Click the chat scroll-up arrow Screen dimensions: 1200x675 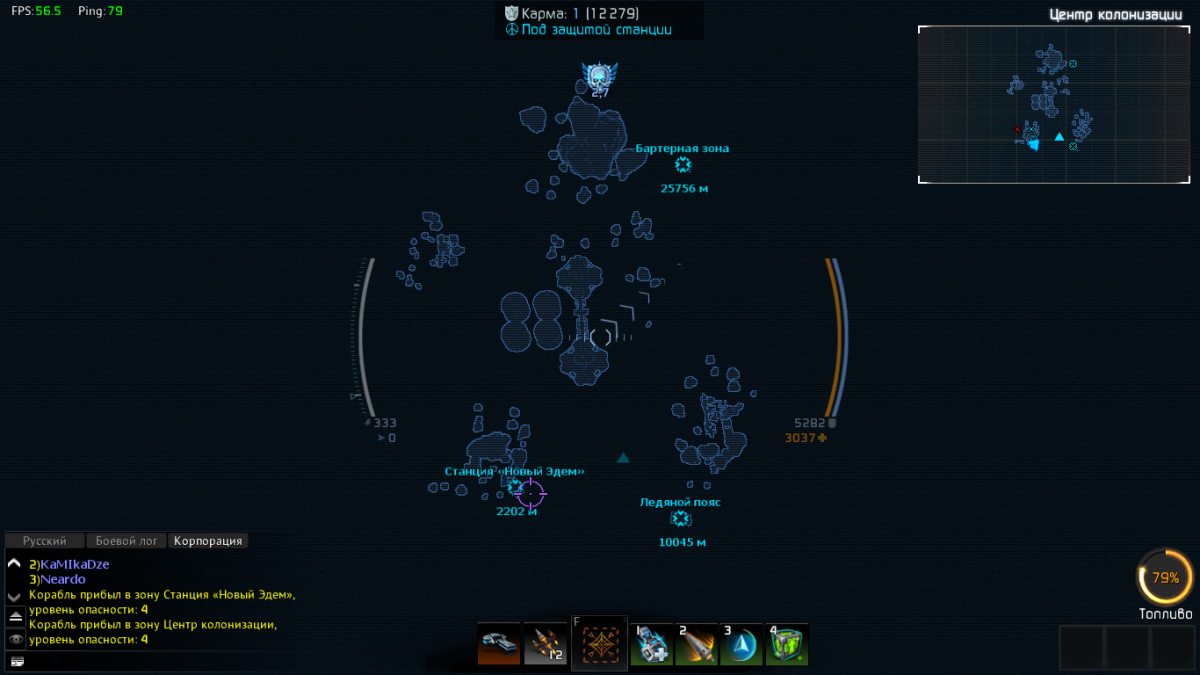point(14,564)
